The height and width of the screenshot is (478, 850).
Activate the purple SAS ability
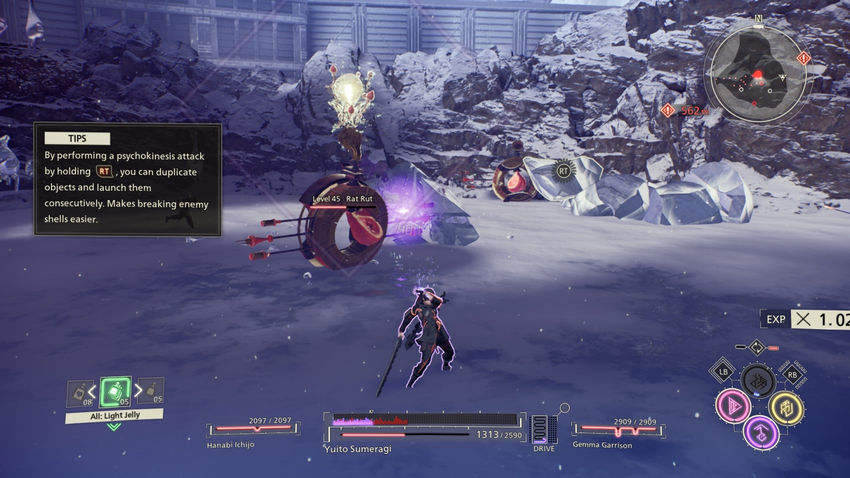click(760, 433)
